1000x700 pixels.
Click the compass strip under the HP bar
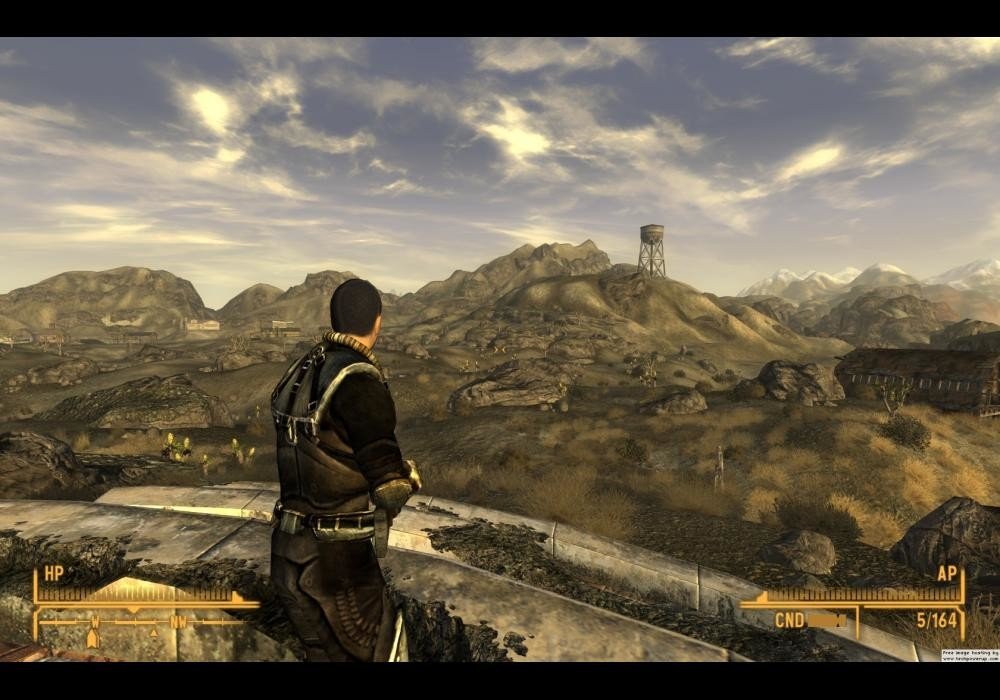click(x=140, y=622)
